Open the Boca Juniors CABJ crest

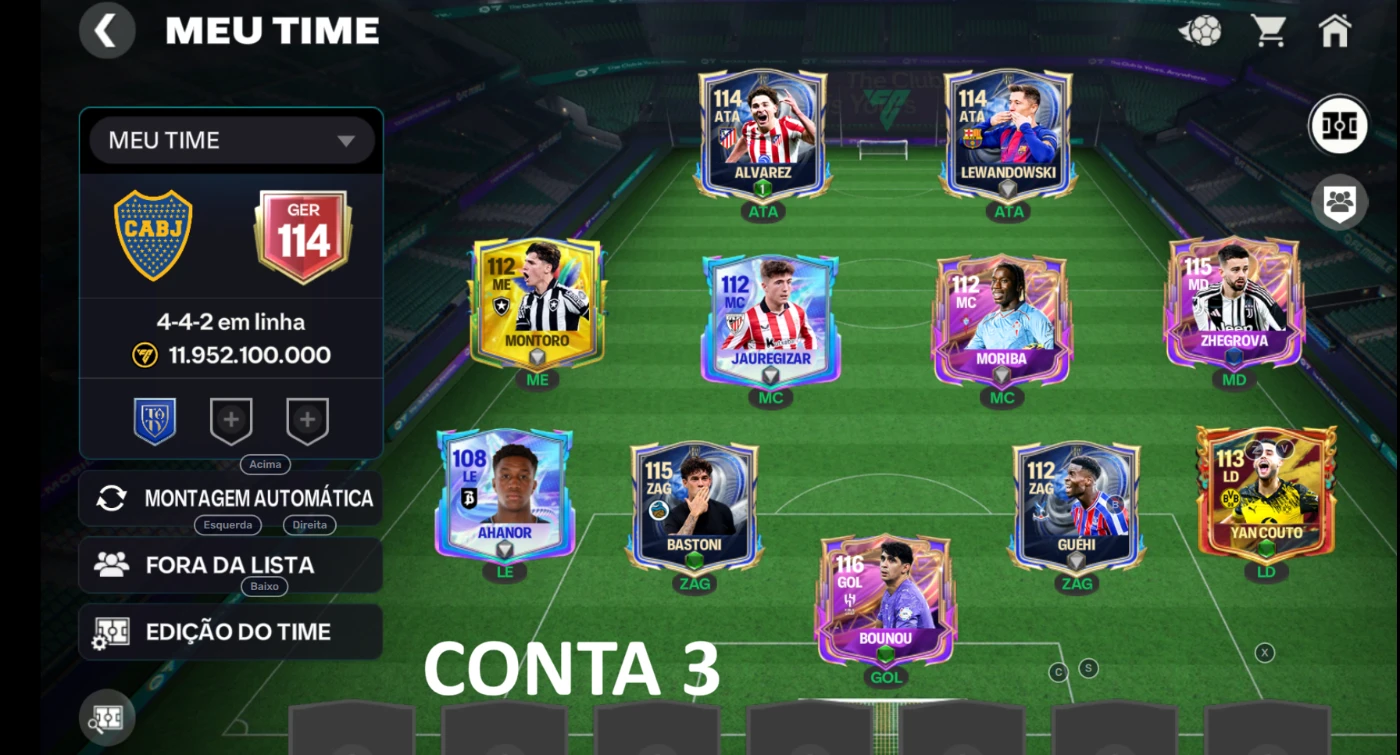(153, 235)
